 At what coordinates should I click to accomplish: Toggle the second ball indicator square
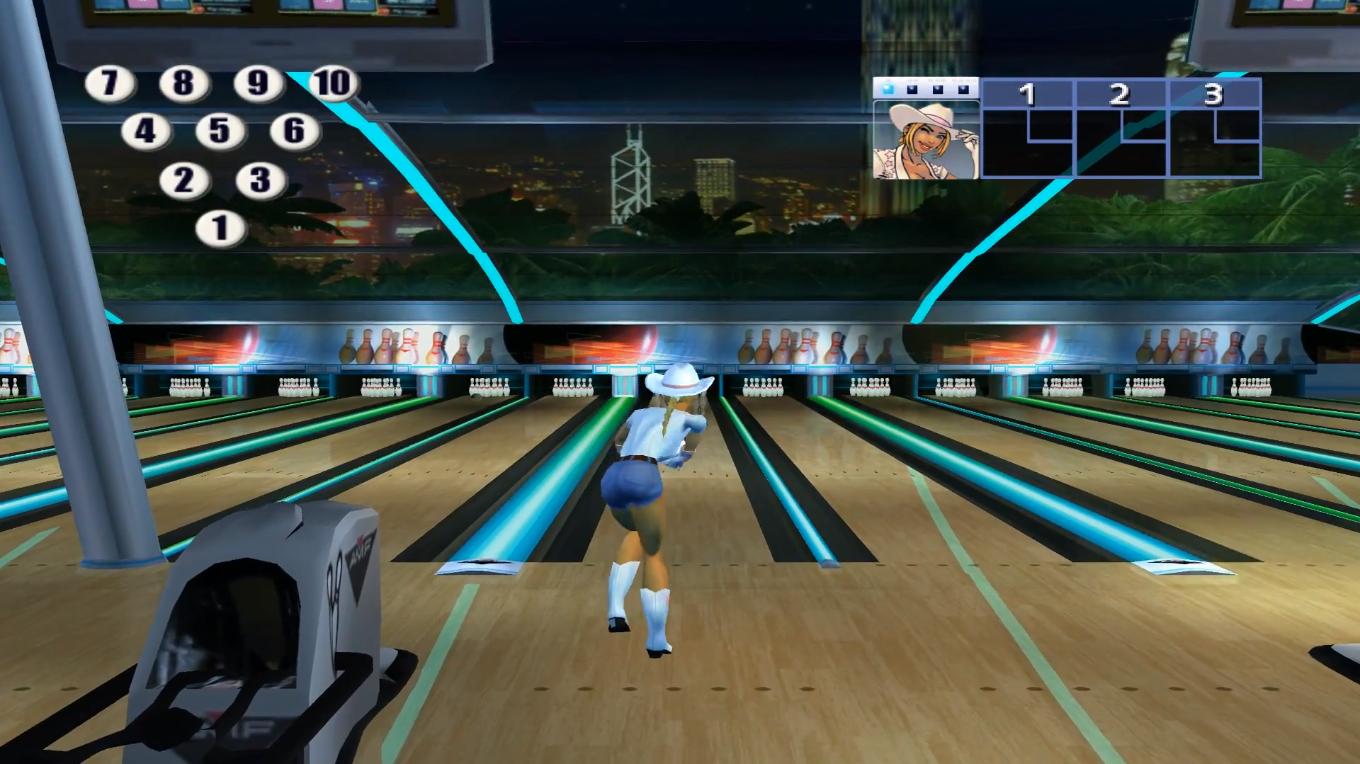point(911,88)
